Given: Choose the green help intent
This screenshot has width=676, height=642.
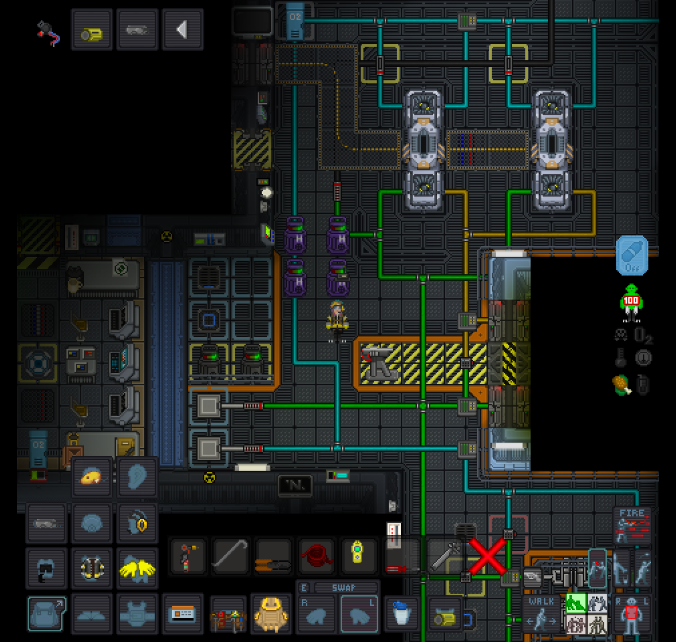Looking at the screenshot, I should [x=576, y=603].
